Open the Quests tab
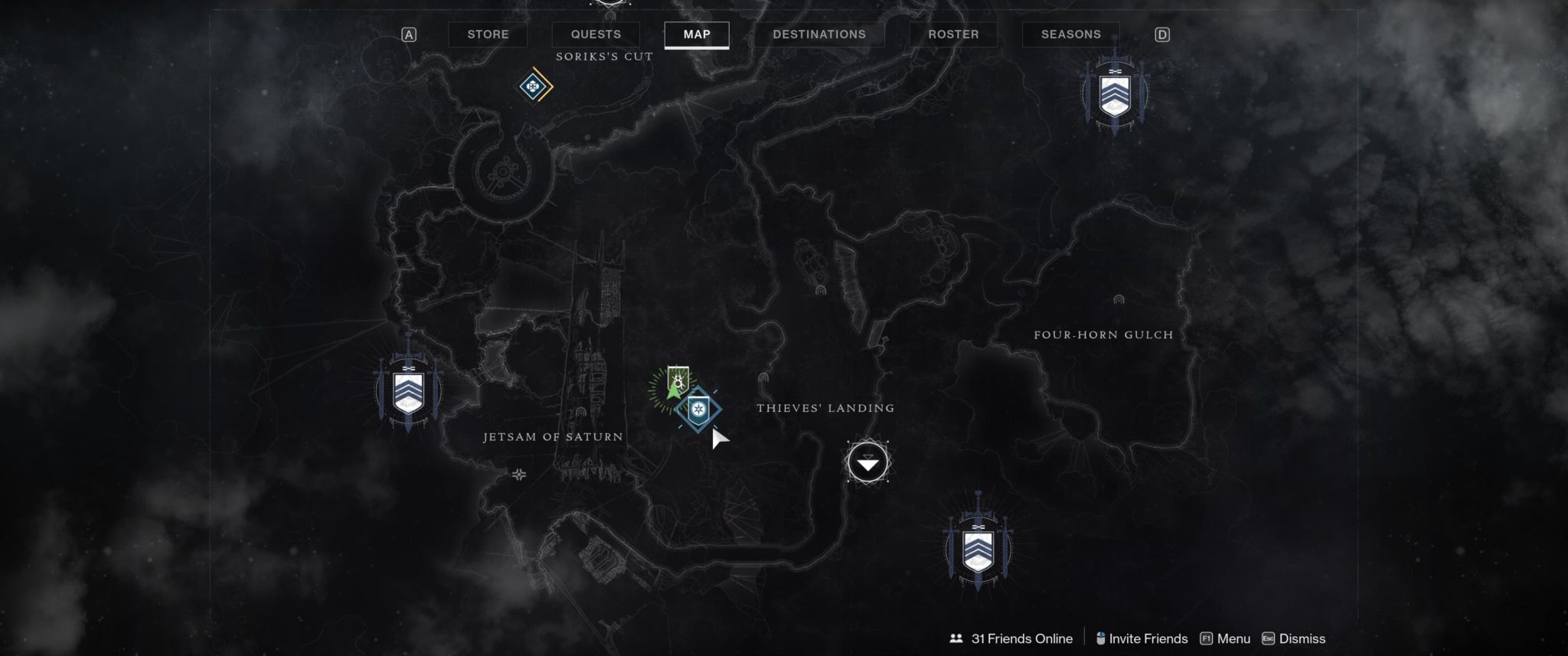 pos(595,34)
